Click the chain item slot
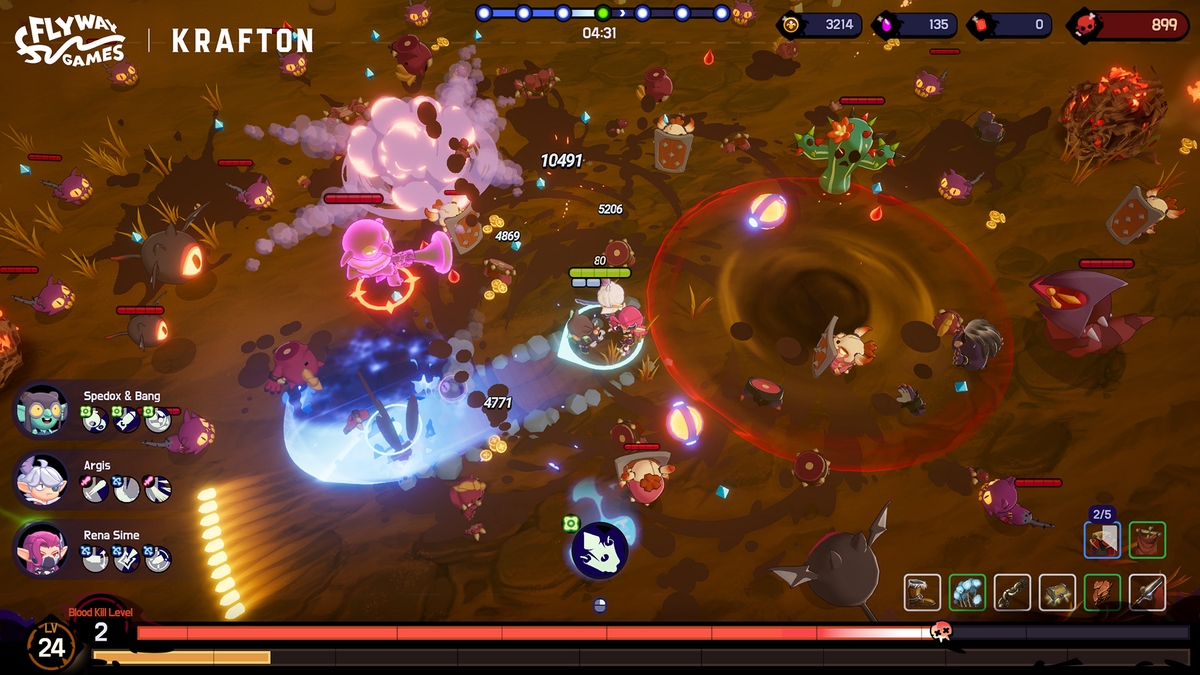 coord(1012,592)
